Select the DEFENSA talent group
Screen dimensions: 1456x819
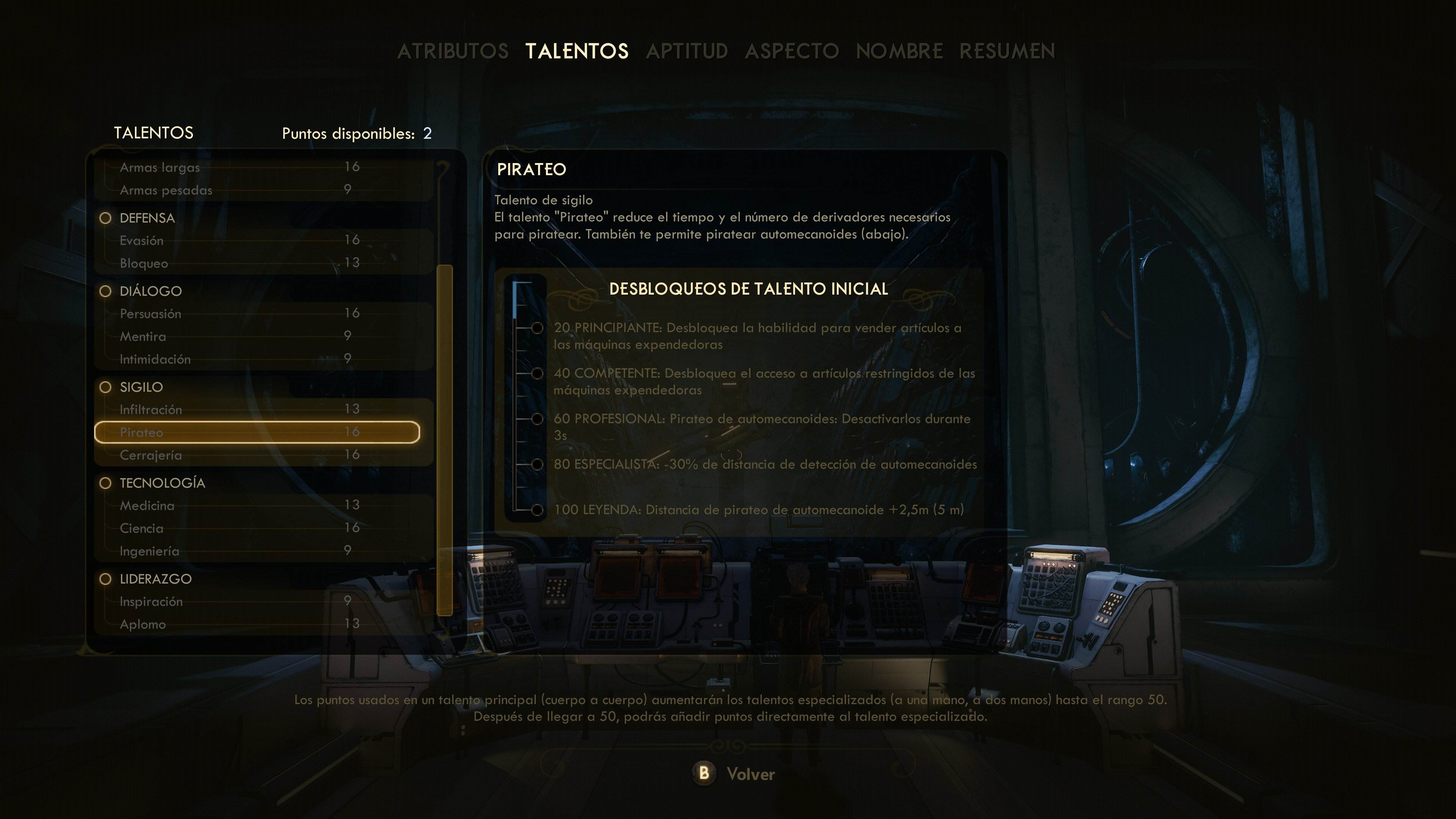[x=147, y=218]
